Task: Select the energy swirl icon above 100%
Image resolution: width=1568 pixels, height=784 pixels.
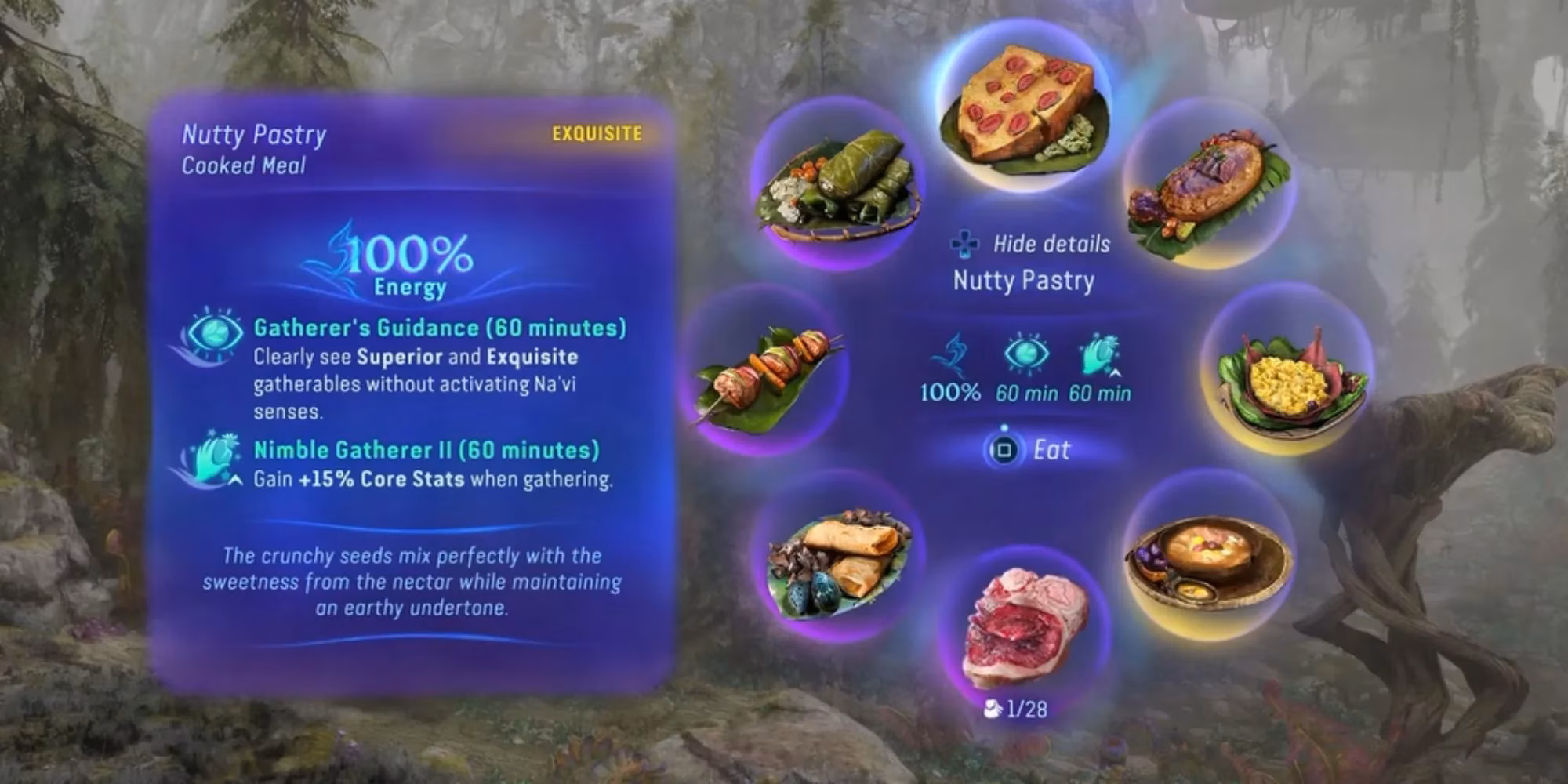Action: [953, 353]
